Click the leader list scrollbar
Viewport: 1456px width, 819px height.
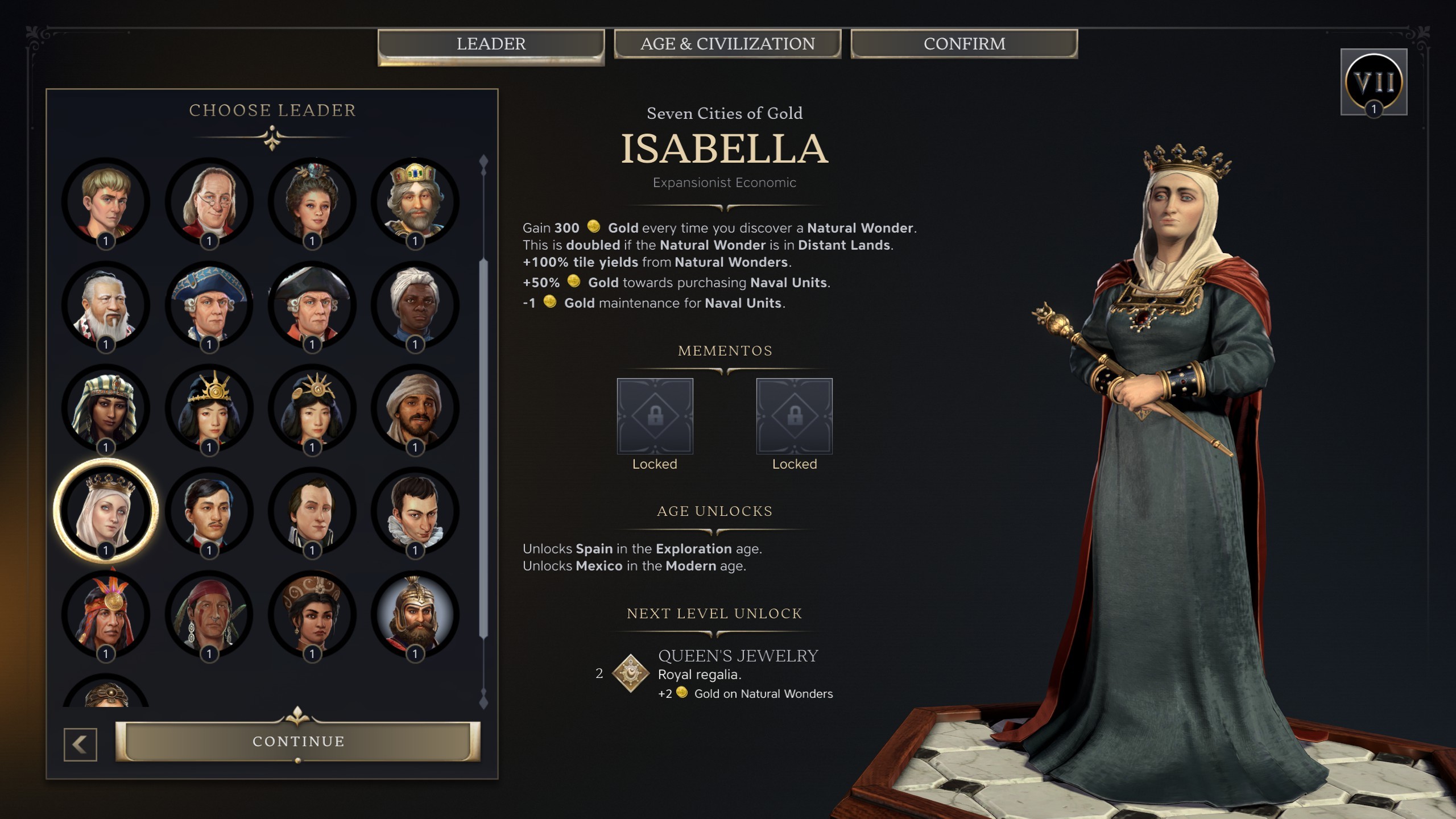click(484, 448)
